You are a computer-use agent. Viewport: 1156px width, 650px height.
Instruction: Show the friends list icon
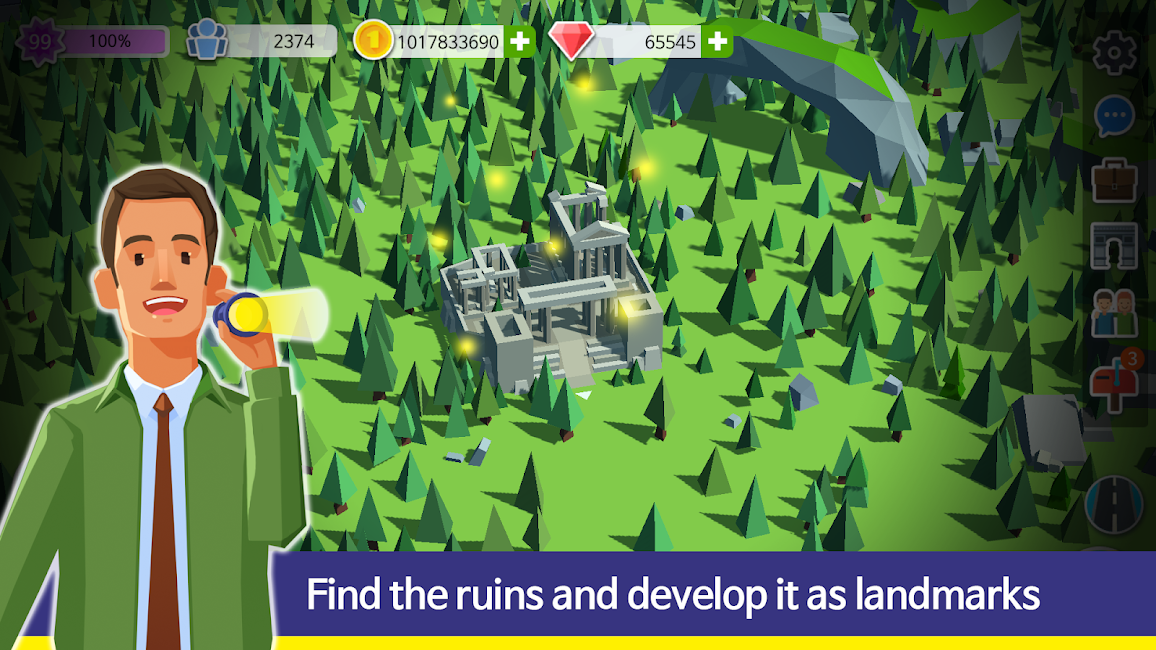[x=1114, y=313]
